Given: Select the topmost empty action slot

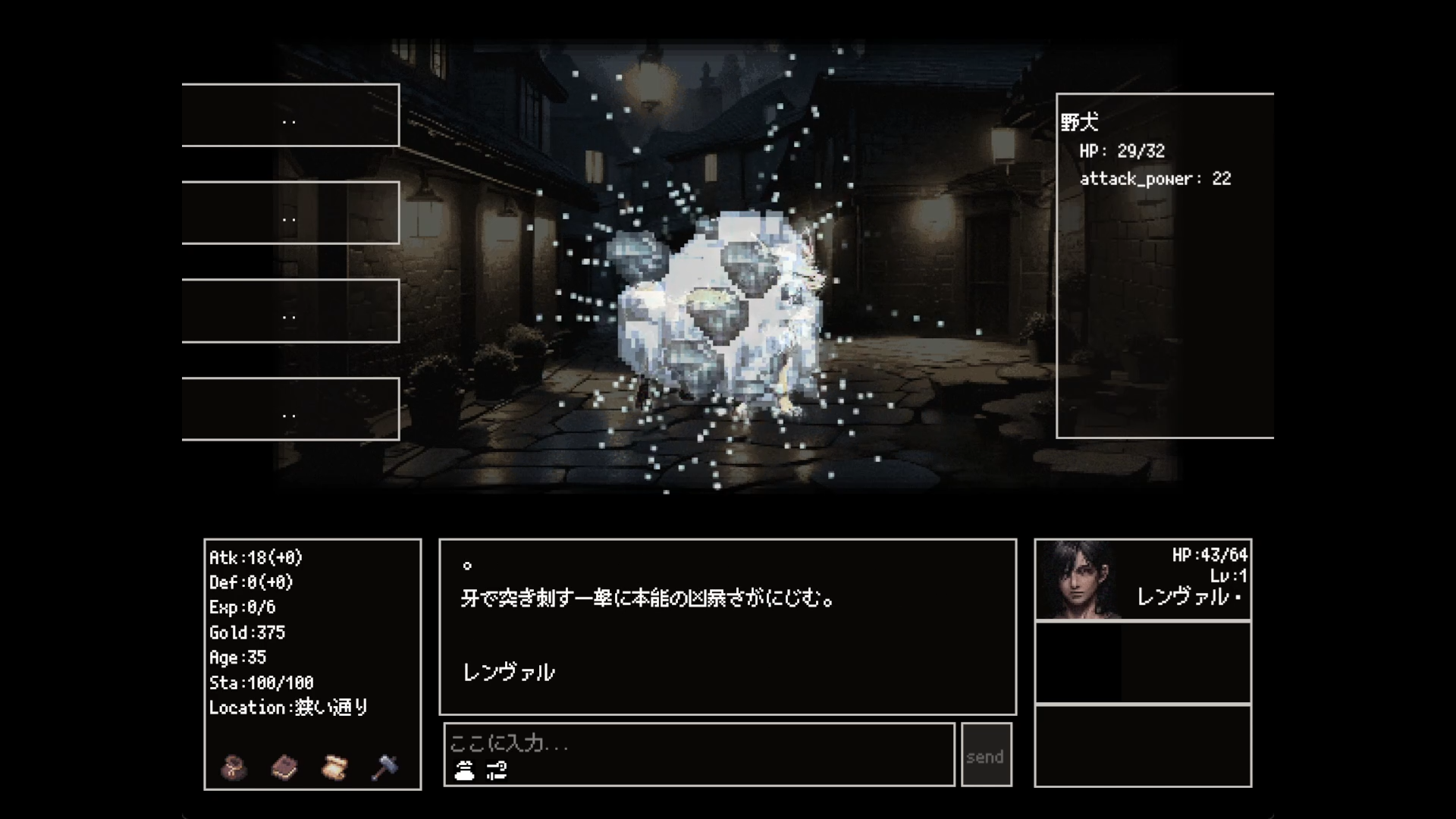Looking at the screenshot, I should point(290,115).
